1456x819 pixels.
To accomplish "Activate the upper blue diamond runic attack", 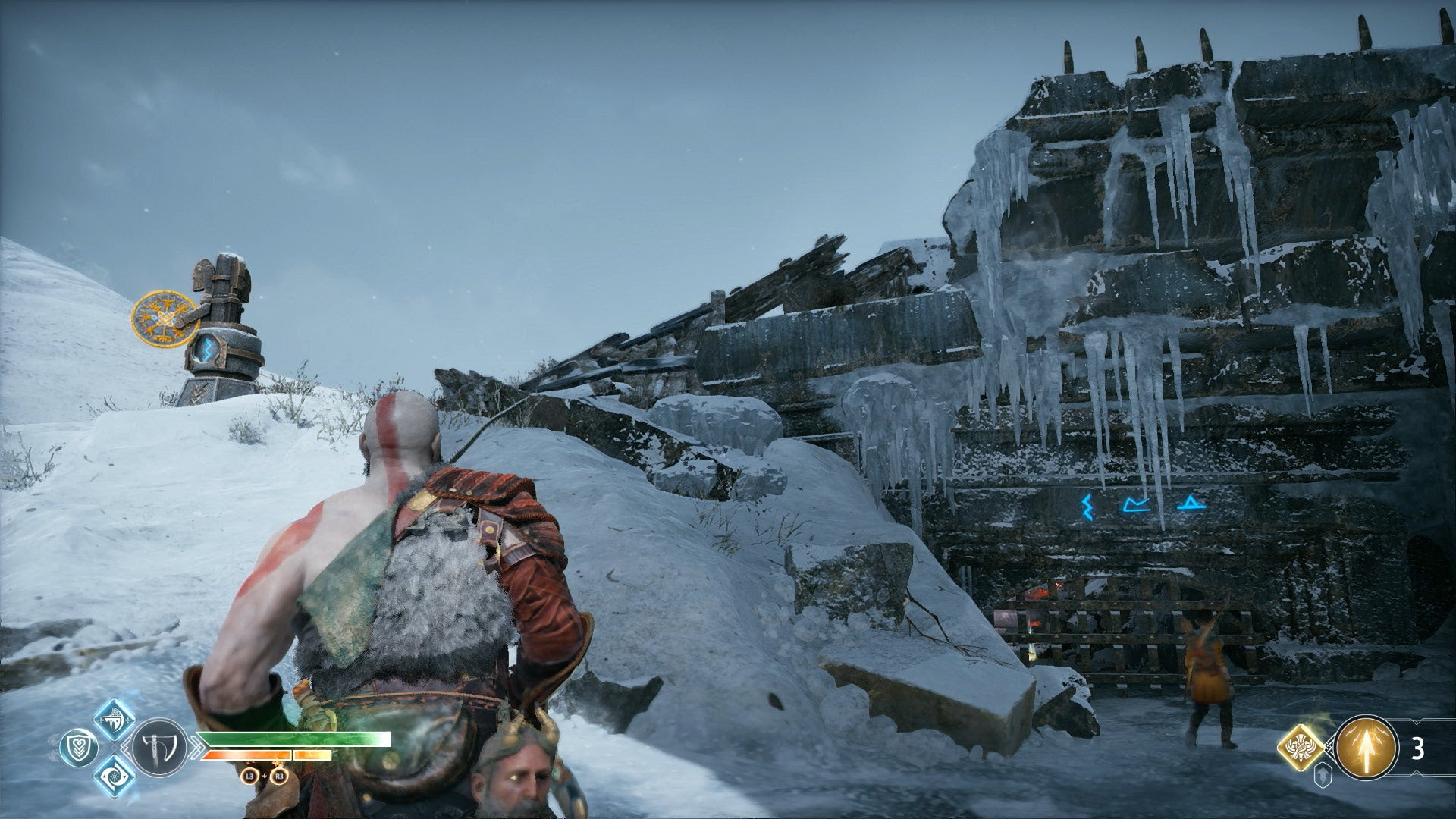I will click(115, 719).
